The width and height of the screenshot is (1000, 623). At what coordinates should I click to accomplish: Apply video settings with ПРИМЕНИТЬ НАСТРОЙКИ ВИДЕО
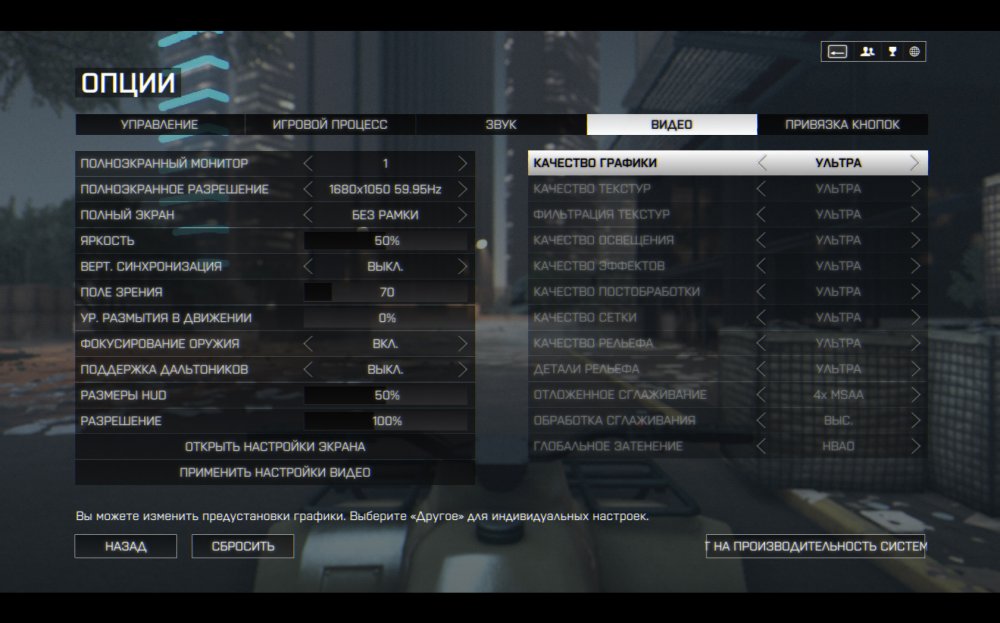coord(275,472)
